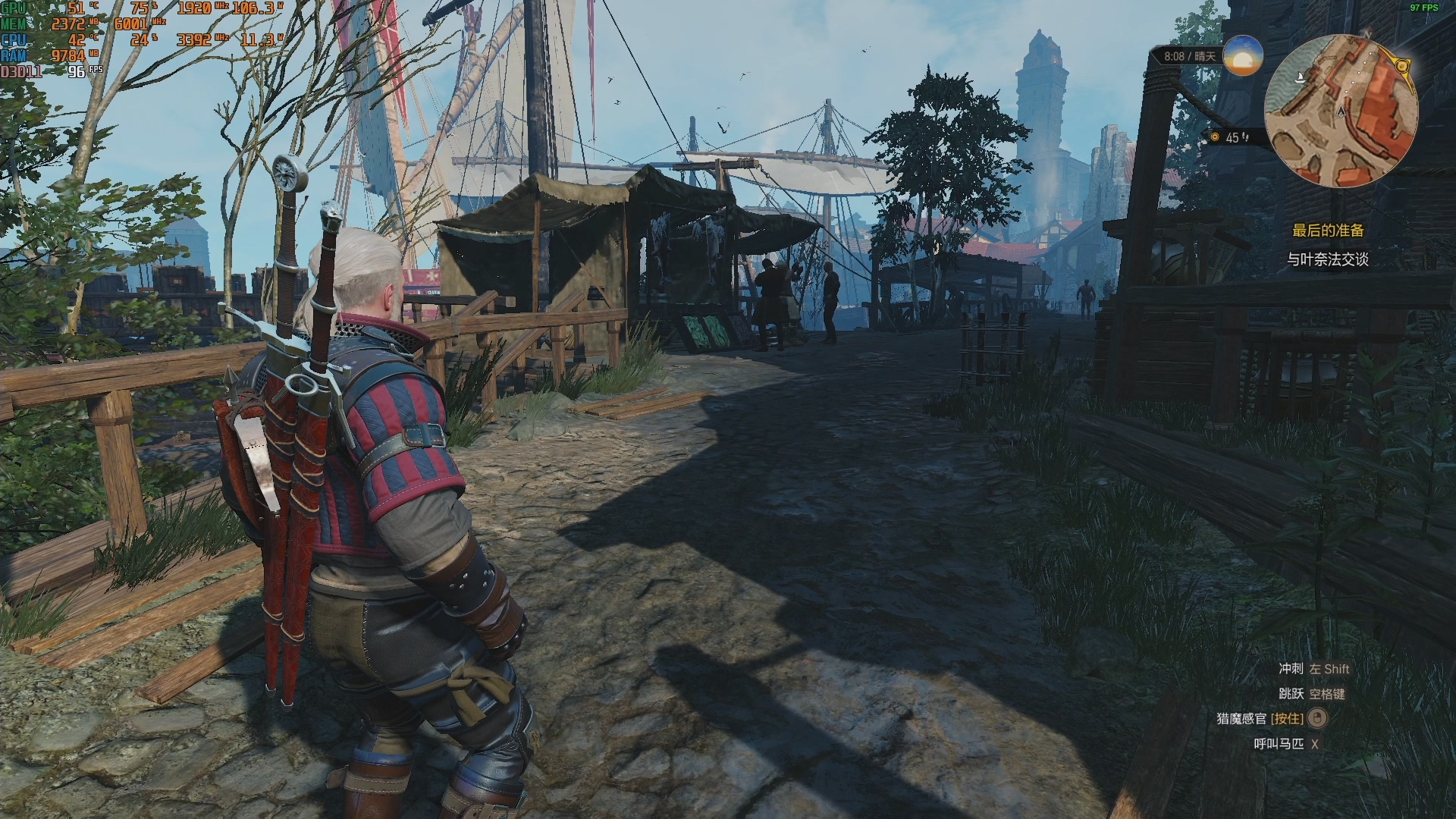Select the objective 与叶奈法交谈
1456x819 pixels.
[x=1327, y=259]
